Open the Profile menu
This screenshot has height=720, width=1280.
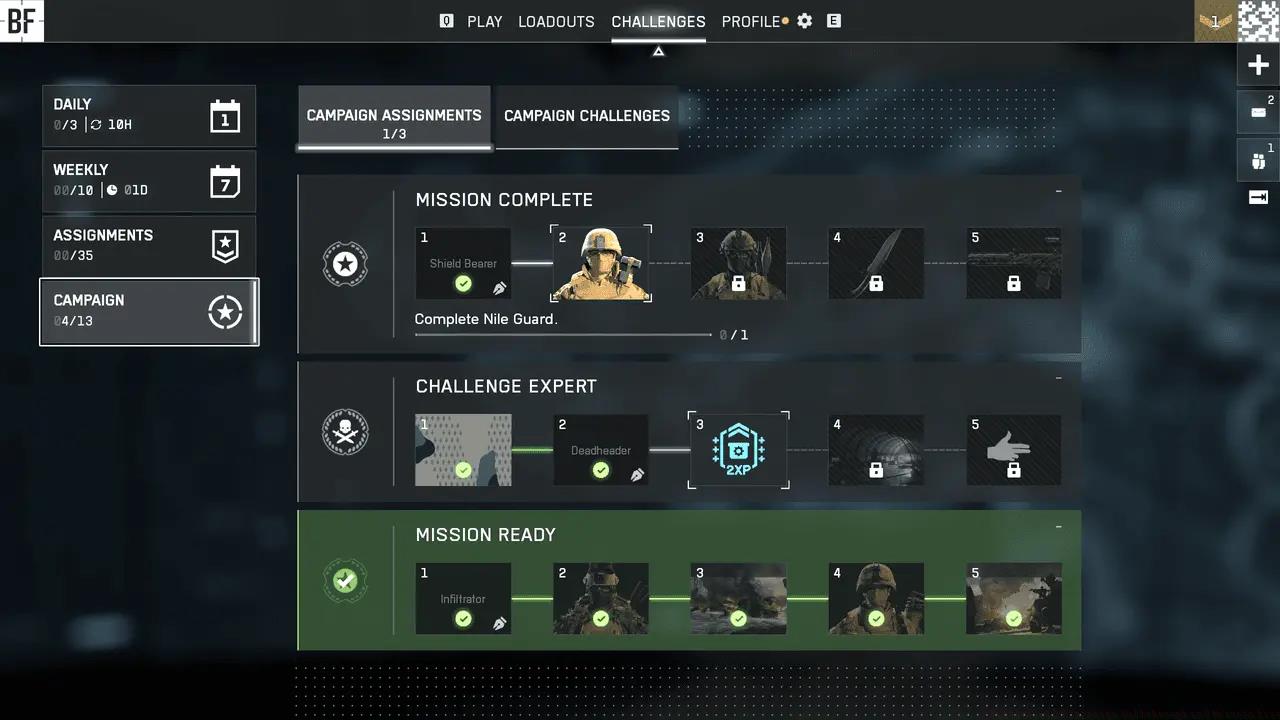click(750, 21)
